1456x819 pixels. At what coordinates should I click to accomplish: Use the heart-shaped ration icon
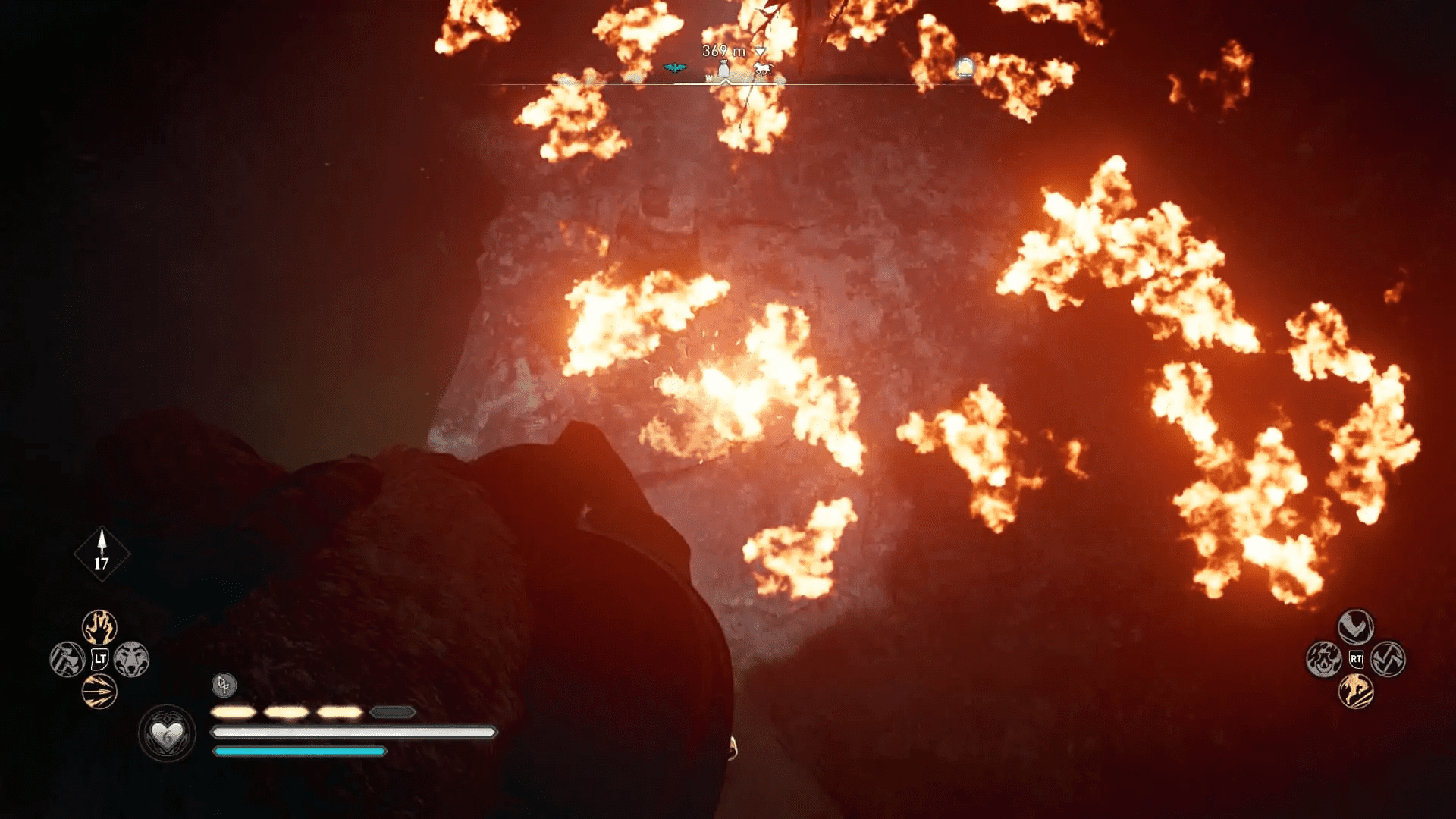coord(167,733)
